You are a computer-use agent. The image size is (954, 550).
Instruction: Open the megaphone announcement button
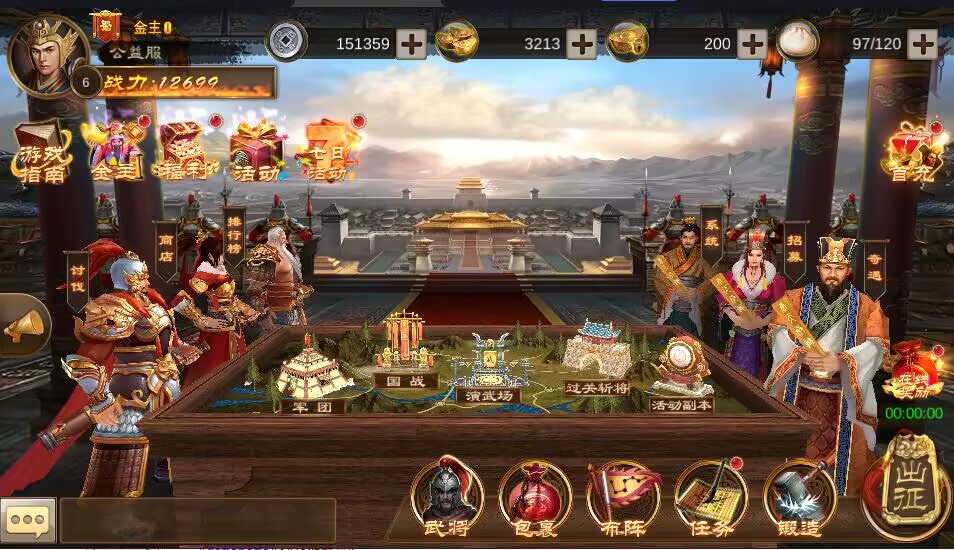(x=24, y=324)
